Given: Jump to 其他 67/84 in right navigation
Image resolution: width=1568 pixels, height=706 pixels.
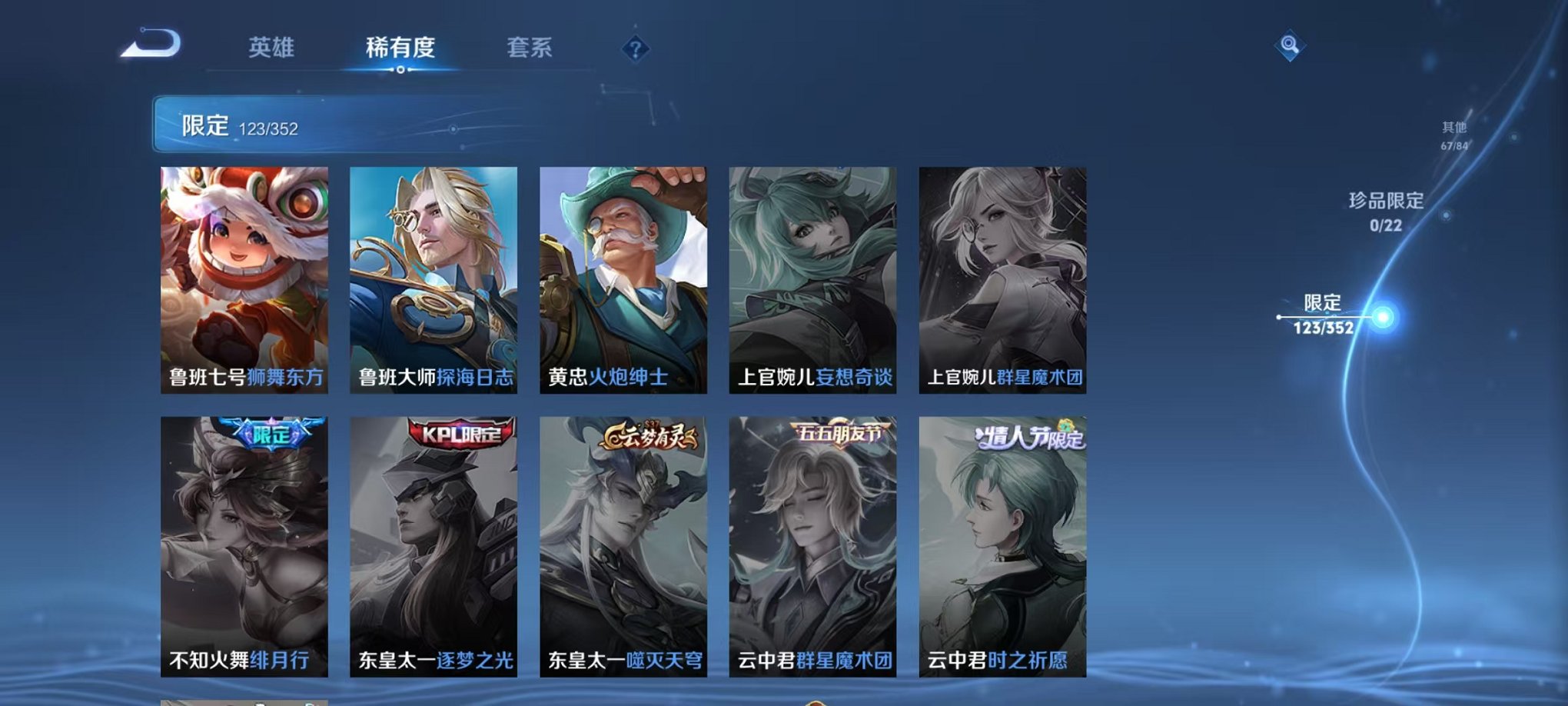Looking at the screenshot, I should pyautogui.click(x=1453, y=136).
